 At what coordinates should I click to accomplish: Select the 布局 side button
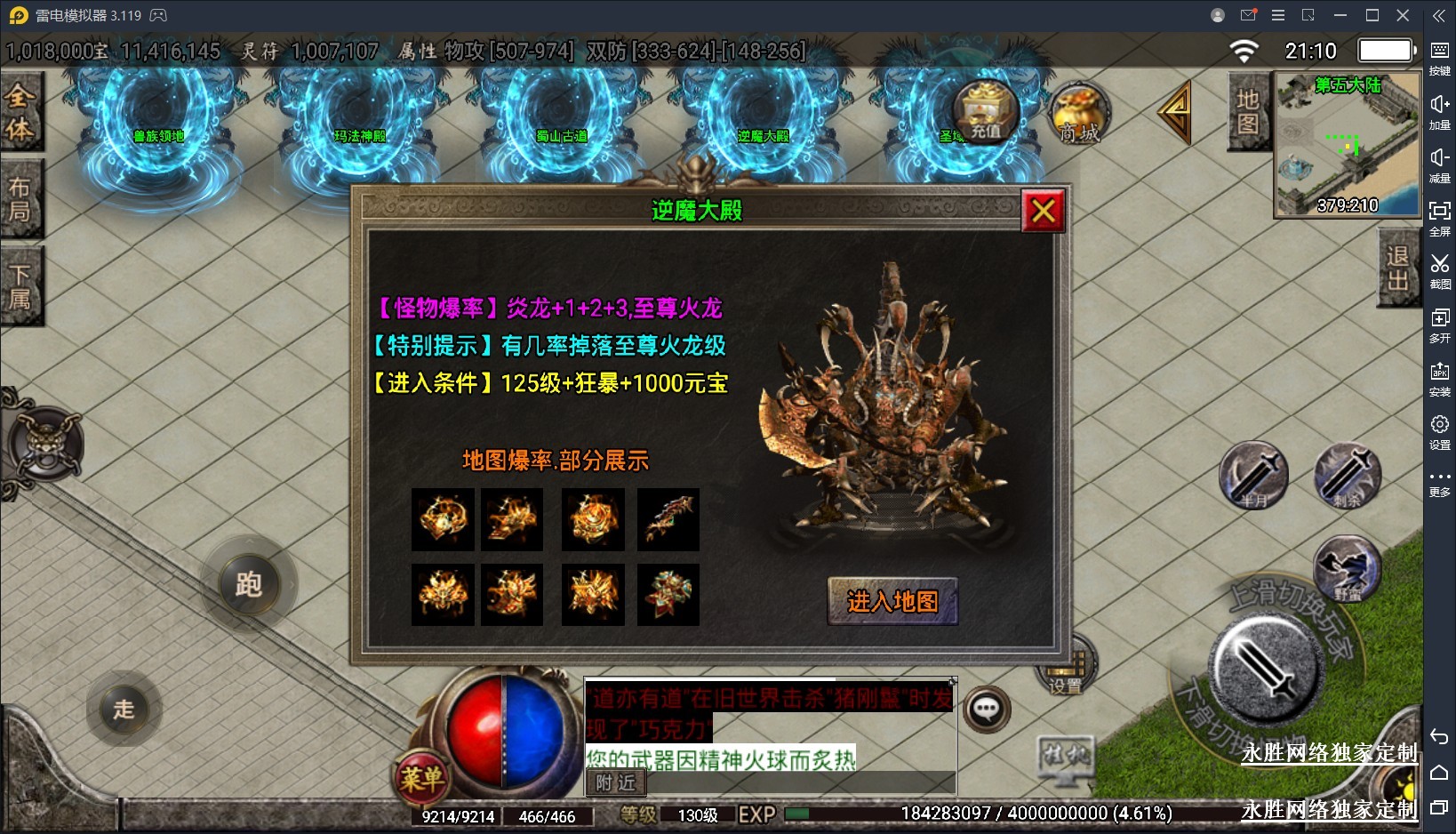click(x=20, y=198)
